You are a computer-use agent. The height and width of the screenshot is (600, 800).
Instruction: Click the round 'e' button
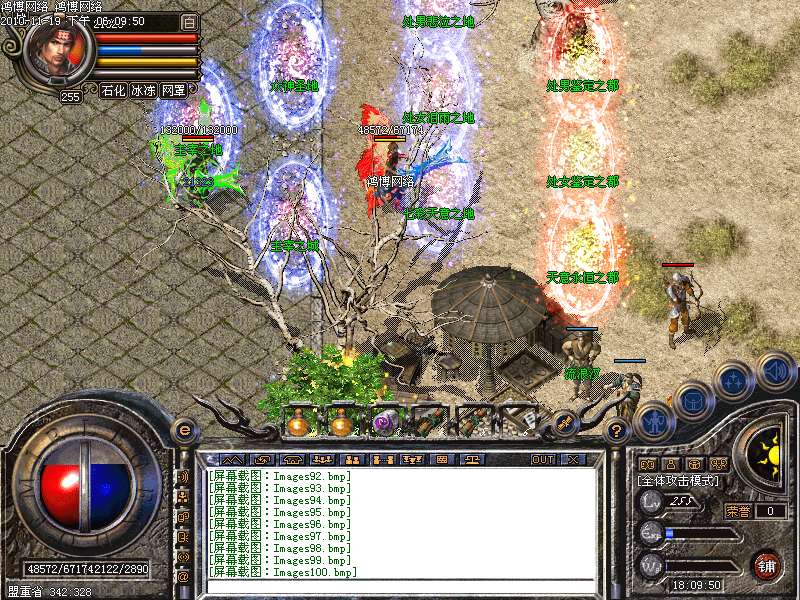coord(184,430)
